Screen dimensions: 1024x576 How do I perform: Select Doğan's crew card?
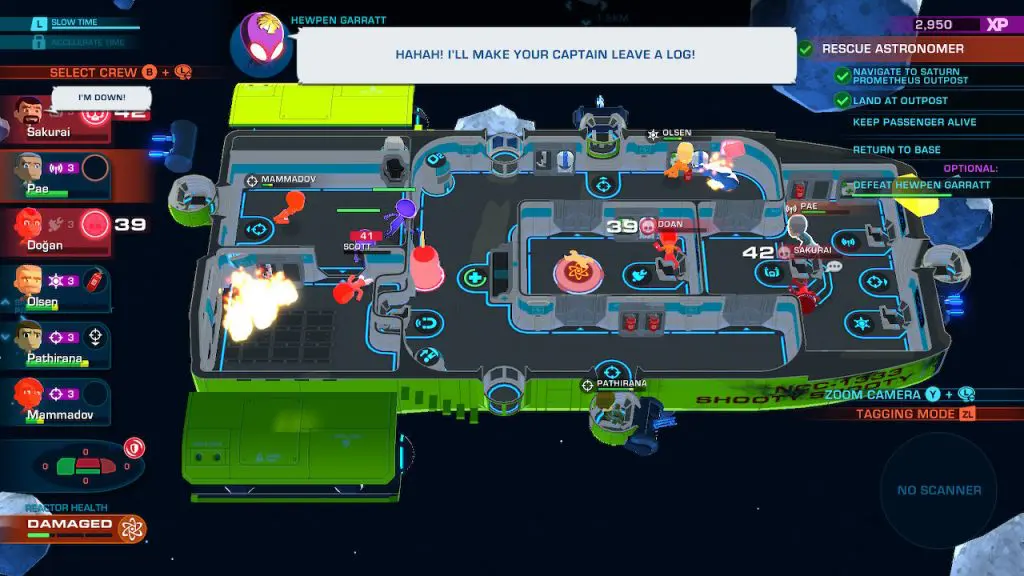(50, 232)
